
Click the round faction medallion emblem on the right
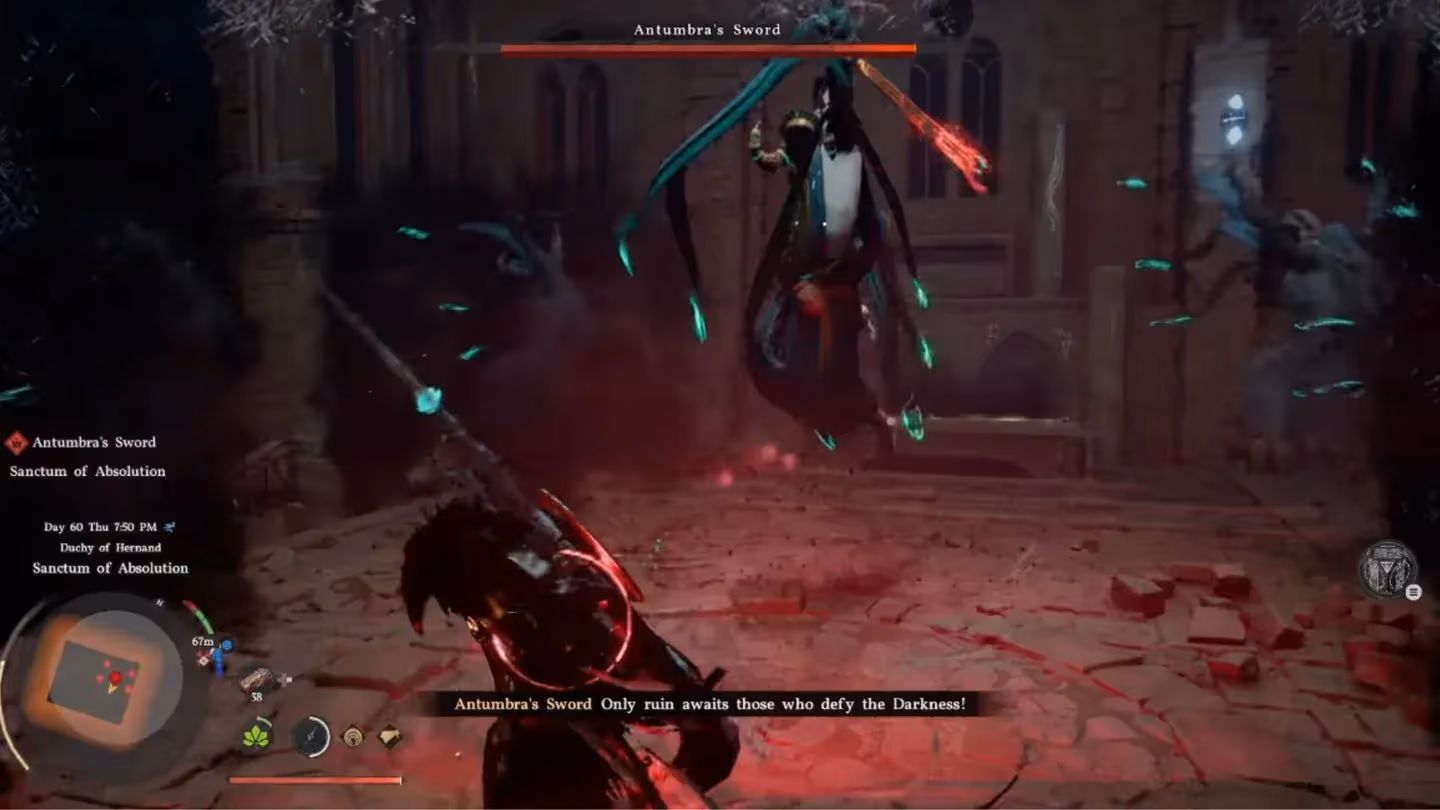pos(1388,569)
